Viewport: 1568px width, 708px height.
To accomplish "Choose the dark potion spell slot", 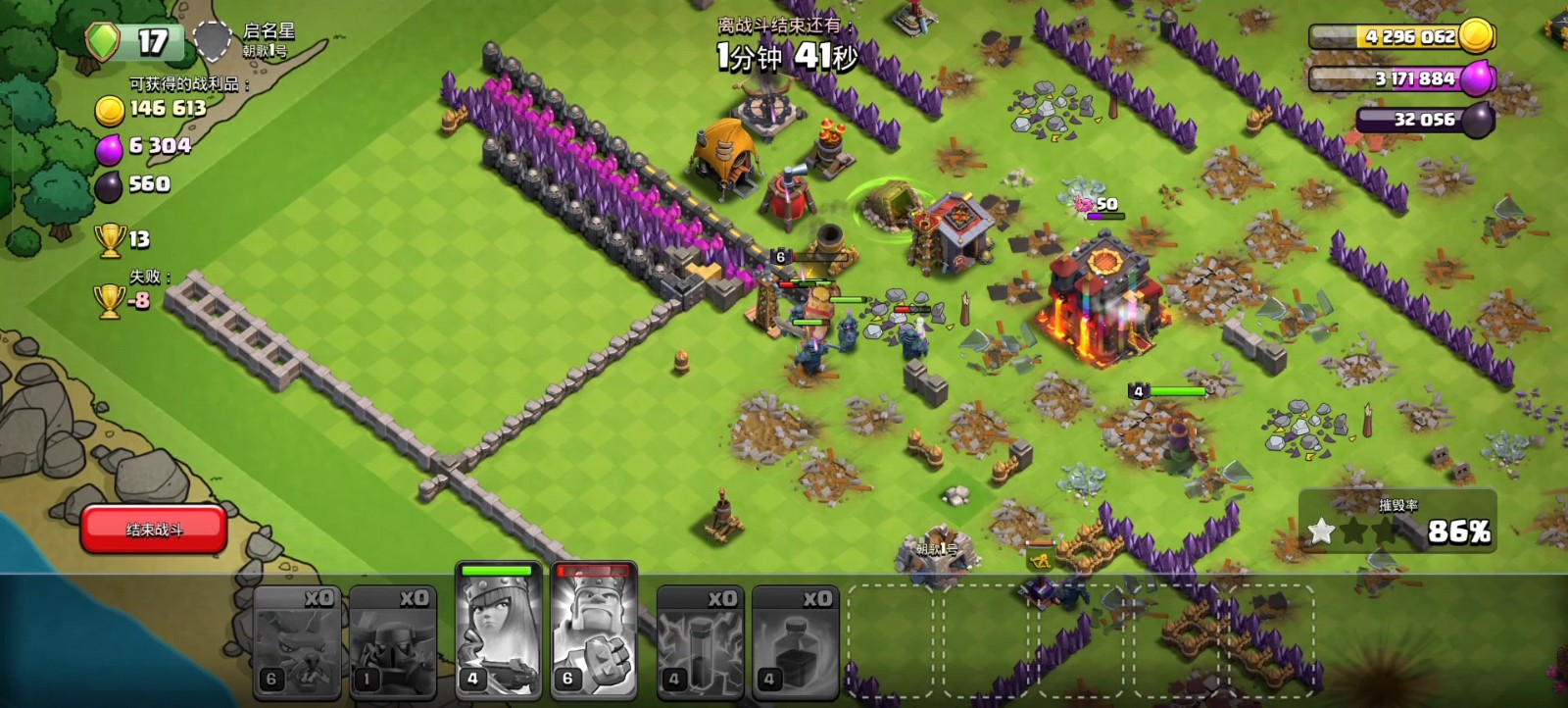I will (x=795, y=642).
